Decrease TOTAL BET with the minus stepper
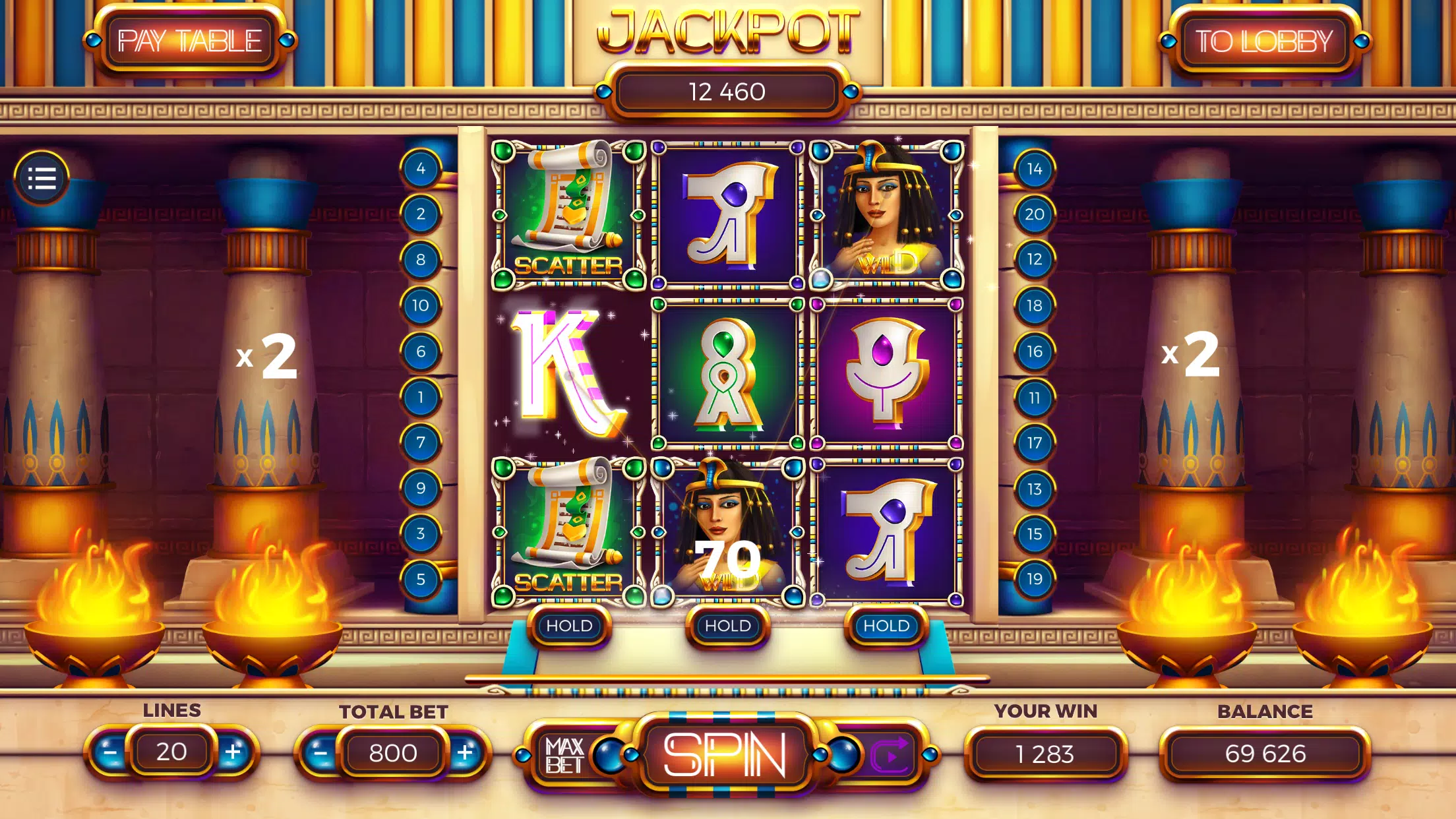Image resolution: width=1456 pixels, height=819 pixels. tap(322, 752)
